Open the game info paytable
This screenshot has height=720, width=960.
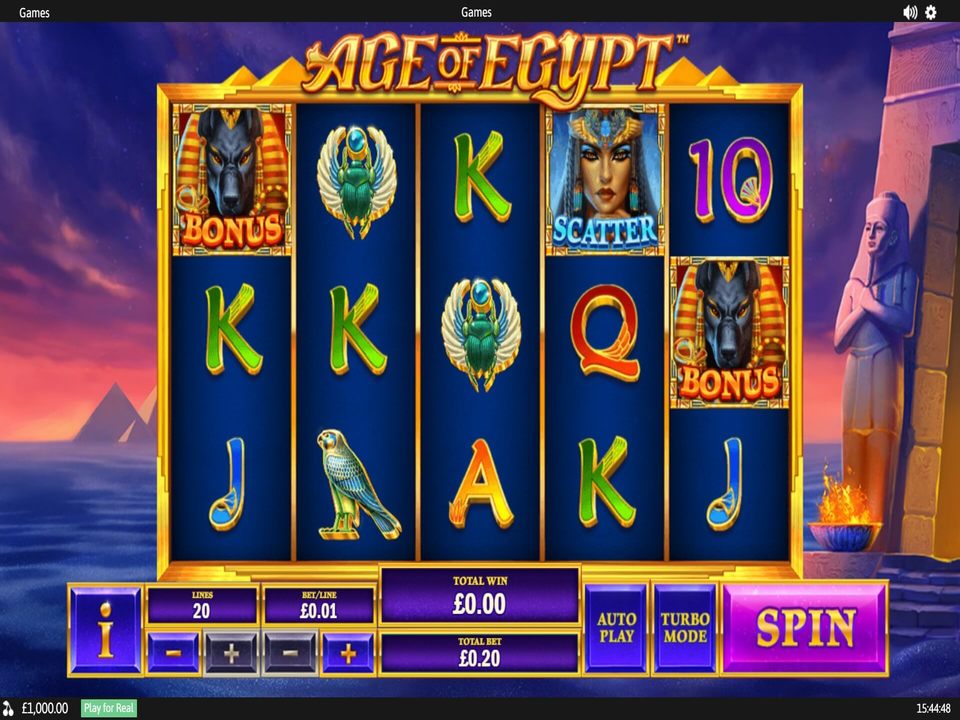pos(105,629)
